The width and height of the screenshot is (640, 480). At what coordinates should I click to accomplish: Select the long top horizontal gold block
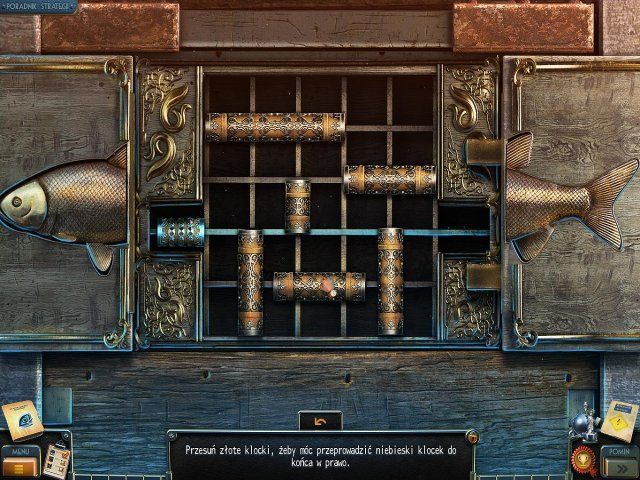pos(274,127)
